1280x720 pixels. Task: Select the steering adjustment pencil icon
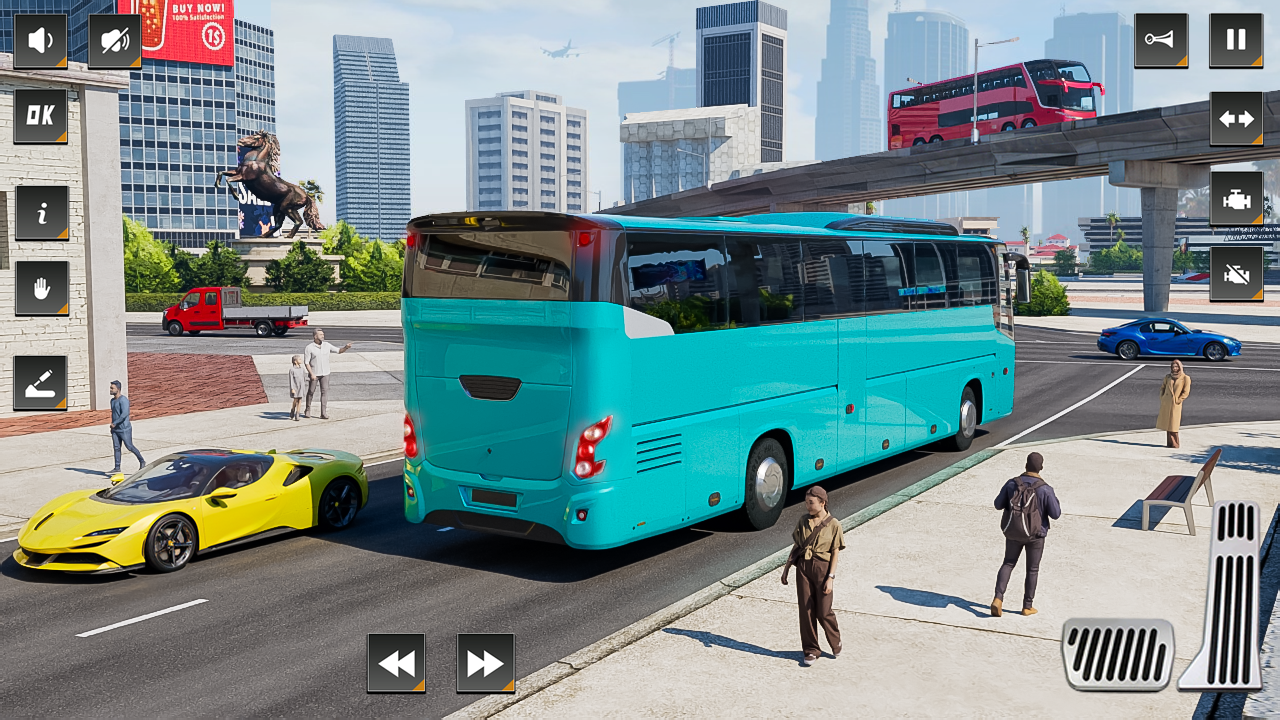pyautogui.click(x=40, y=380)
